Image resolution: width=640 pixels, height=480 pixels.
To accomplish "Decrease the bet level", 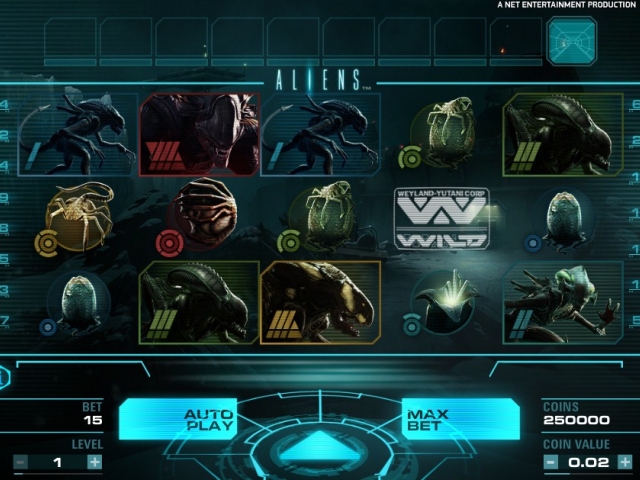I will point(20,462).
